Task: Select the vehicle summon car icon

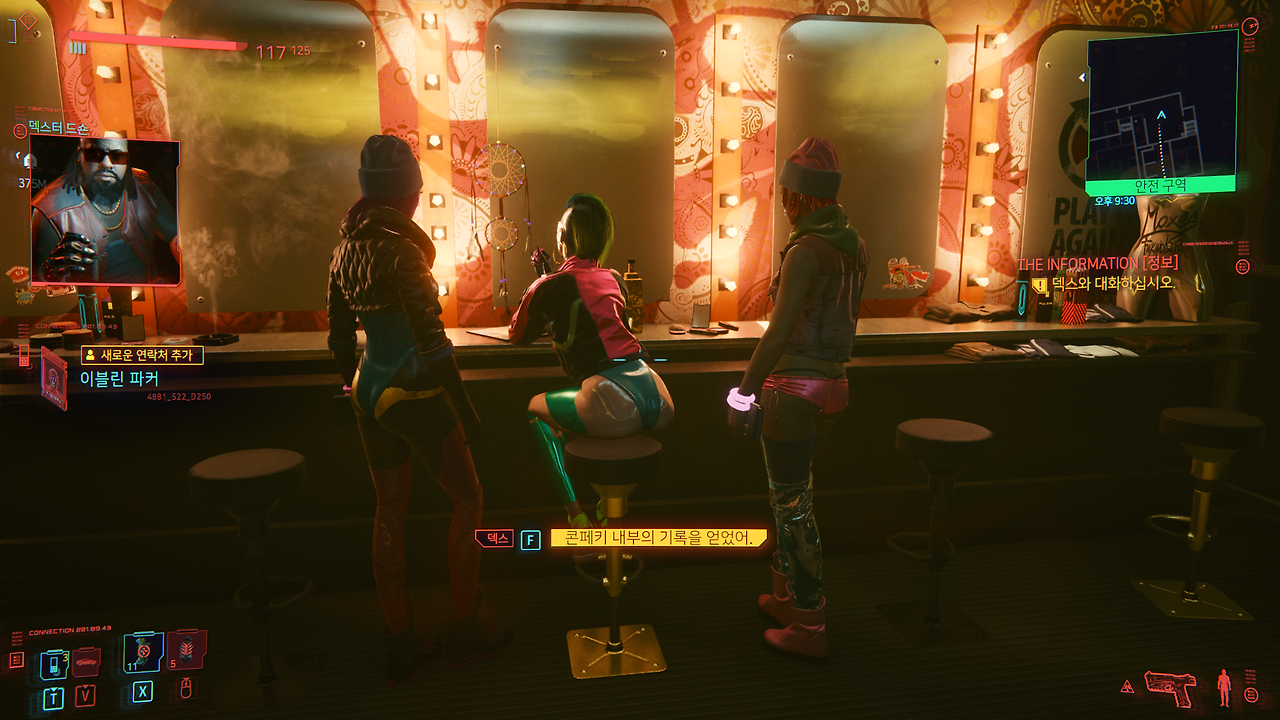Action: pos(87,661)
